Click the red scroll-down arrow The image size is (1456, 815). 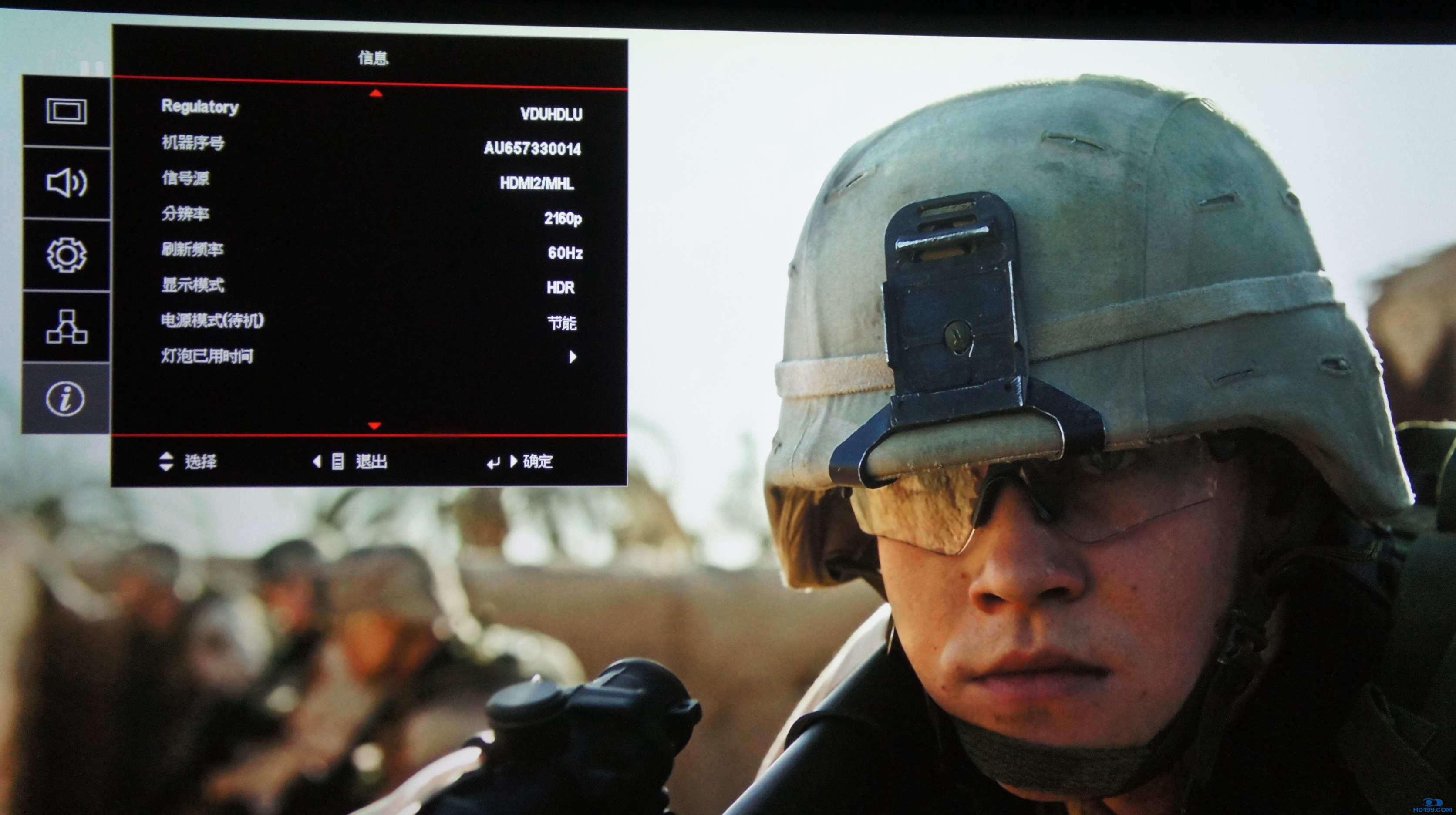pos(374,426)
